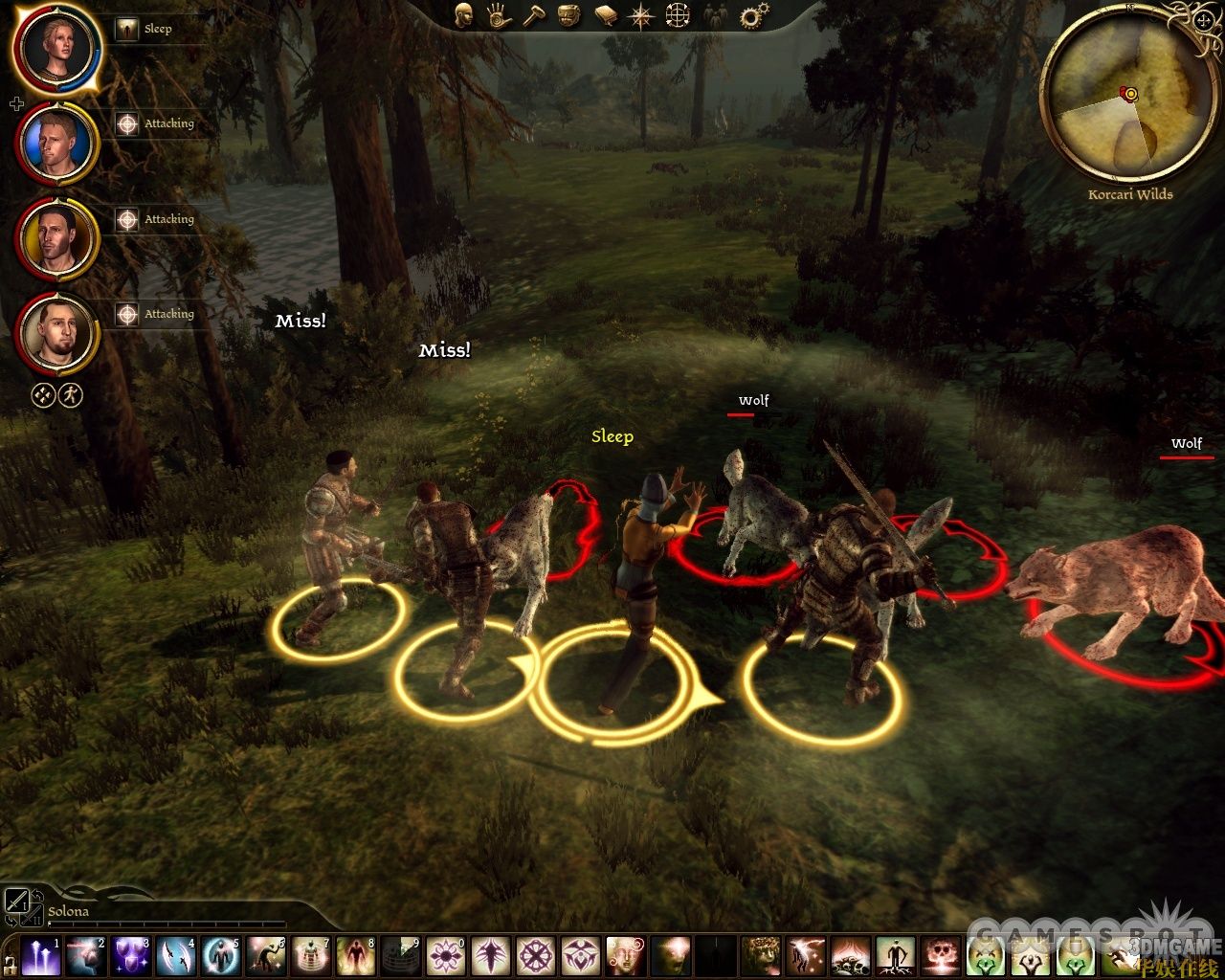Open the inventory backpack icon
The height and width of the screenshot is (980, 1225).
570,15
